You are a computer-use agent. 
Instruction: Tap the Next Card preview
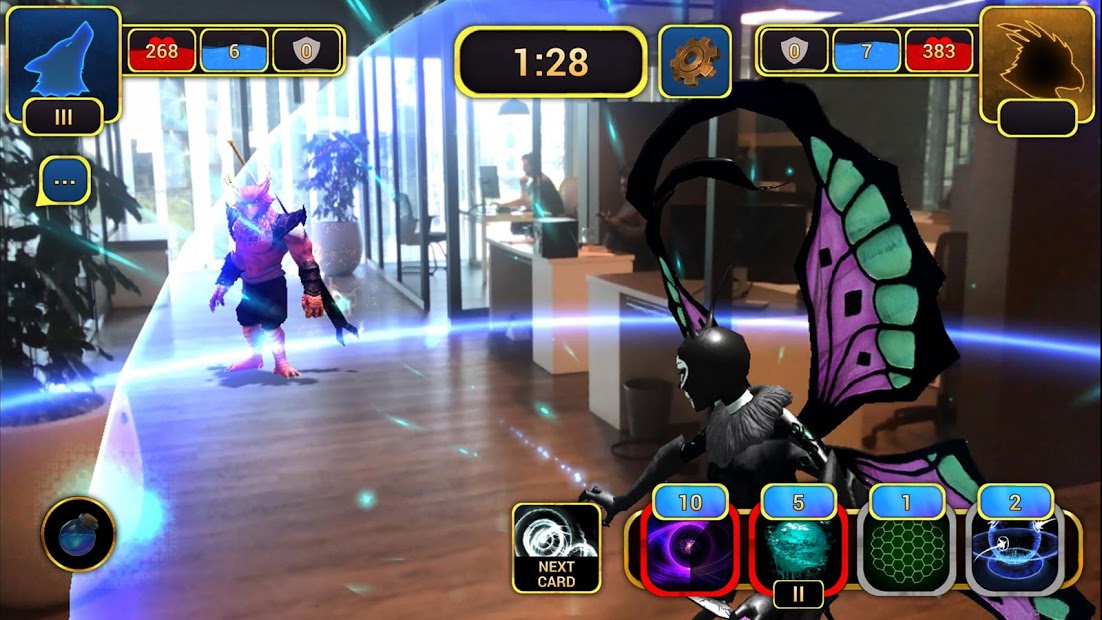point(556,547)
